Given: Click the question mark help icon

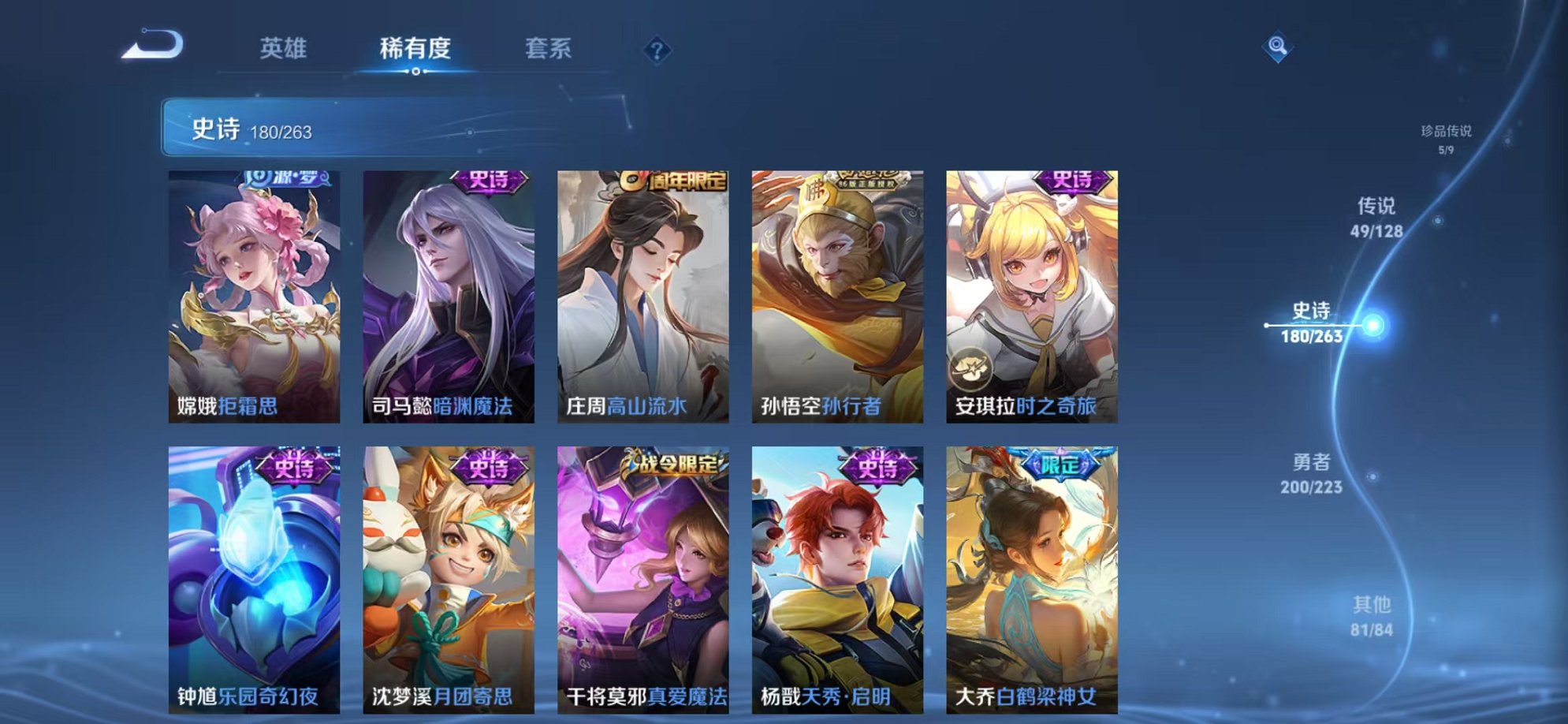Looking at the screenshot, I should point(657,50).
